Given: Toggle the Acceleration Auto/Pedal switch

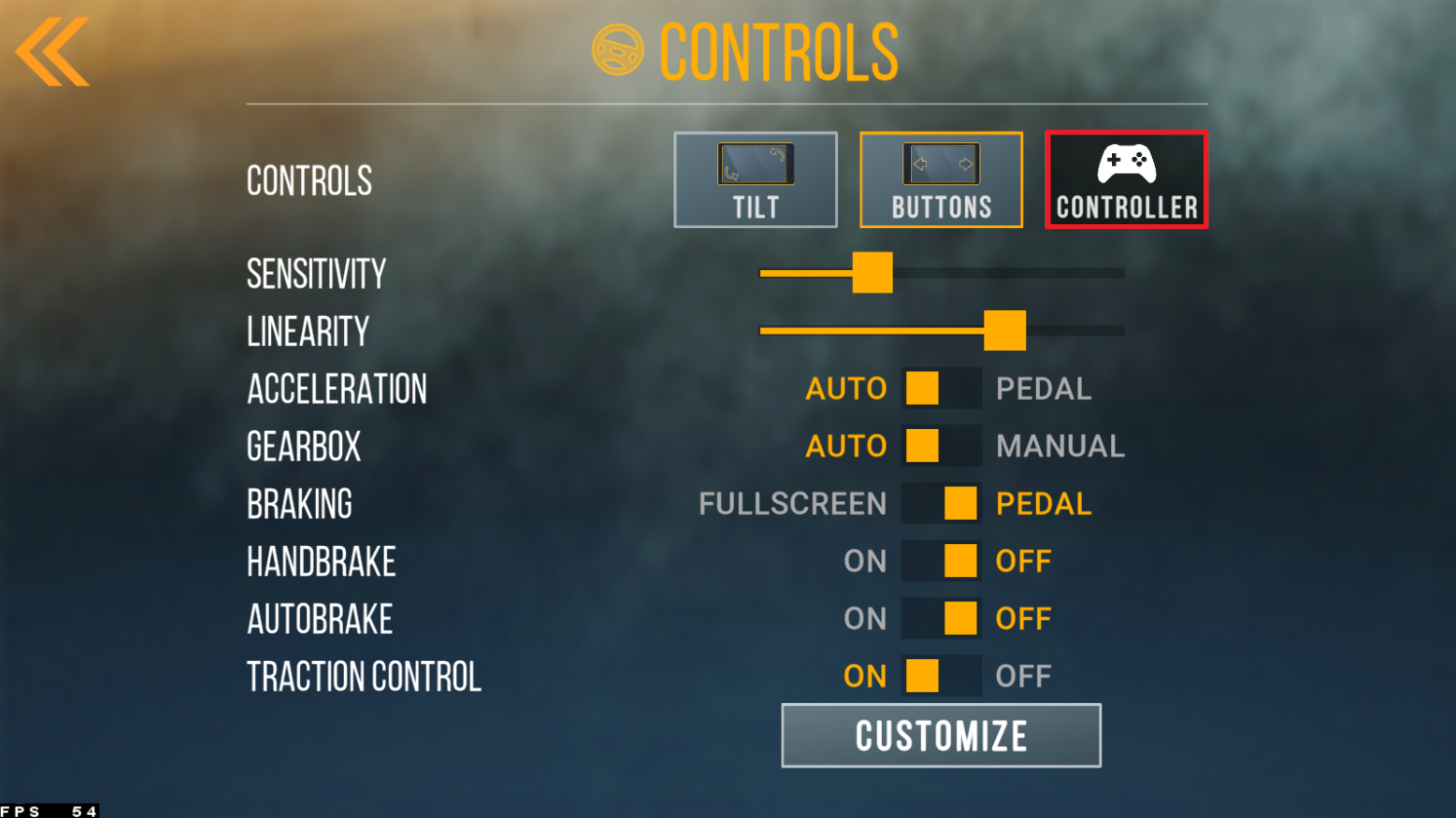Looking at the screenshot, I should [940, 388].
